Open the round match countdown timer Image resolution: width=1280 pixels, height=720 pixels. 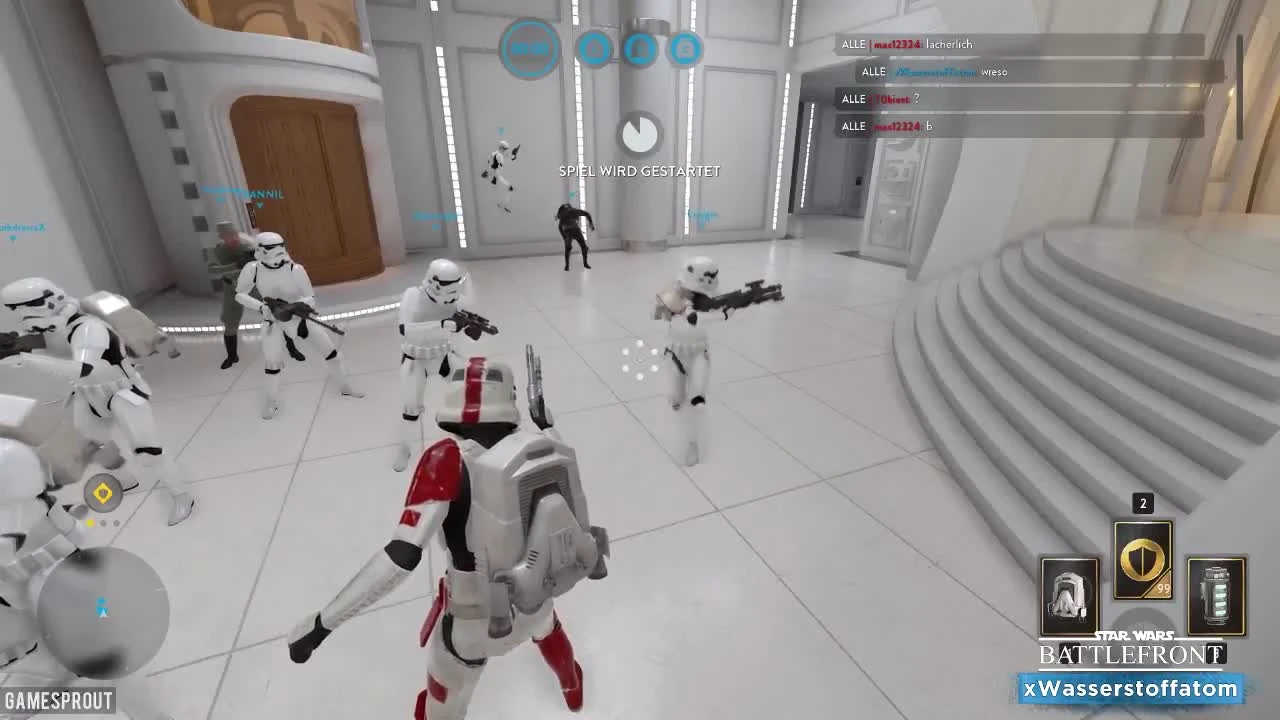531,49
